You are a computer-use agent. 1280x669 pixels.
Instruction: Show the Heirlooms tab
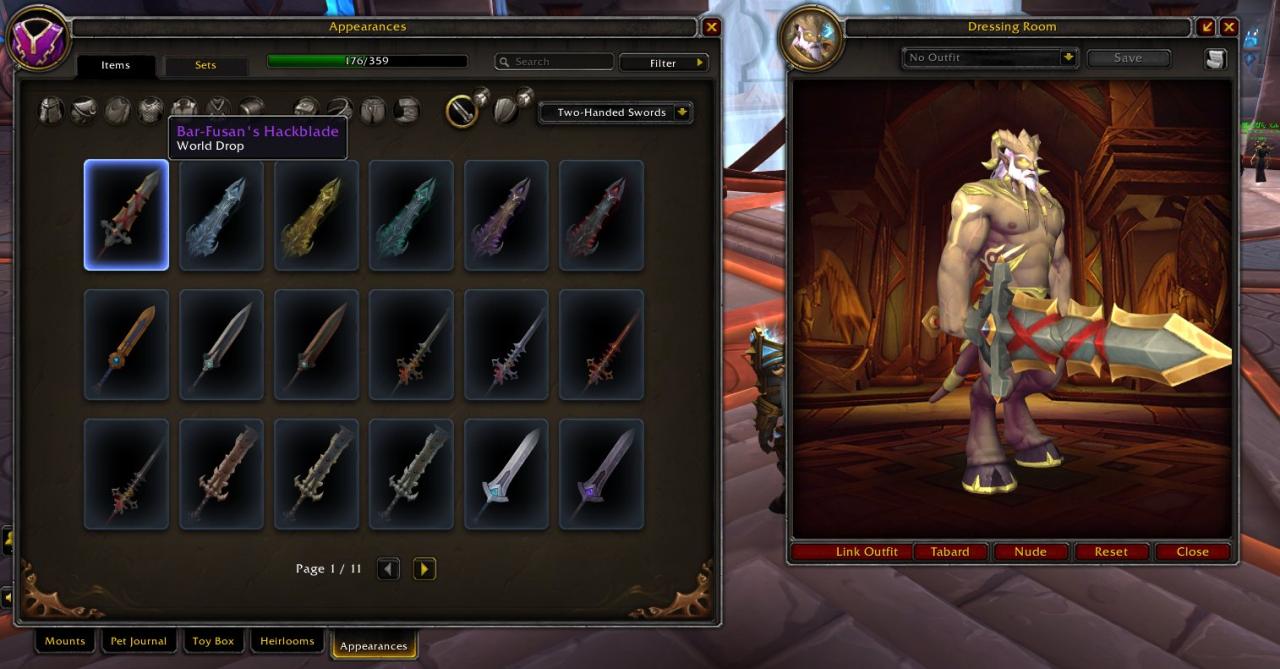(x=287, y=642)
